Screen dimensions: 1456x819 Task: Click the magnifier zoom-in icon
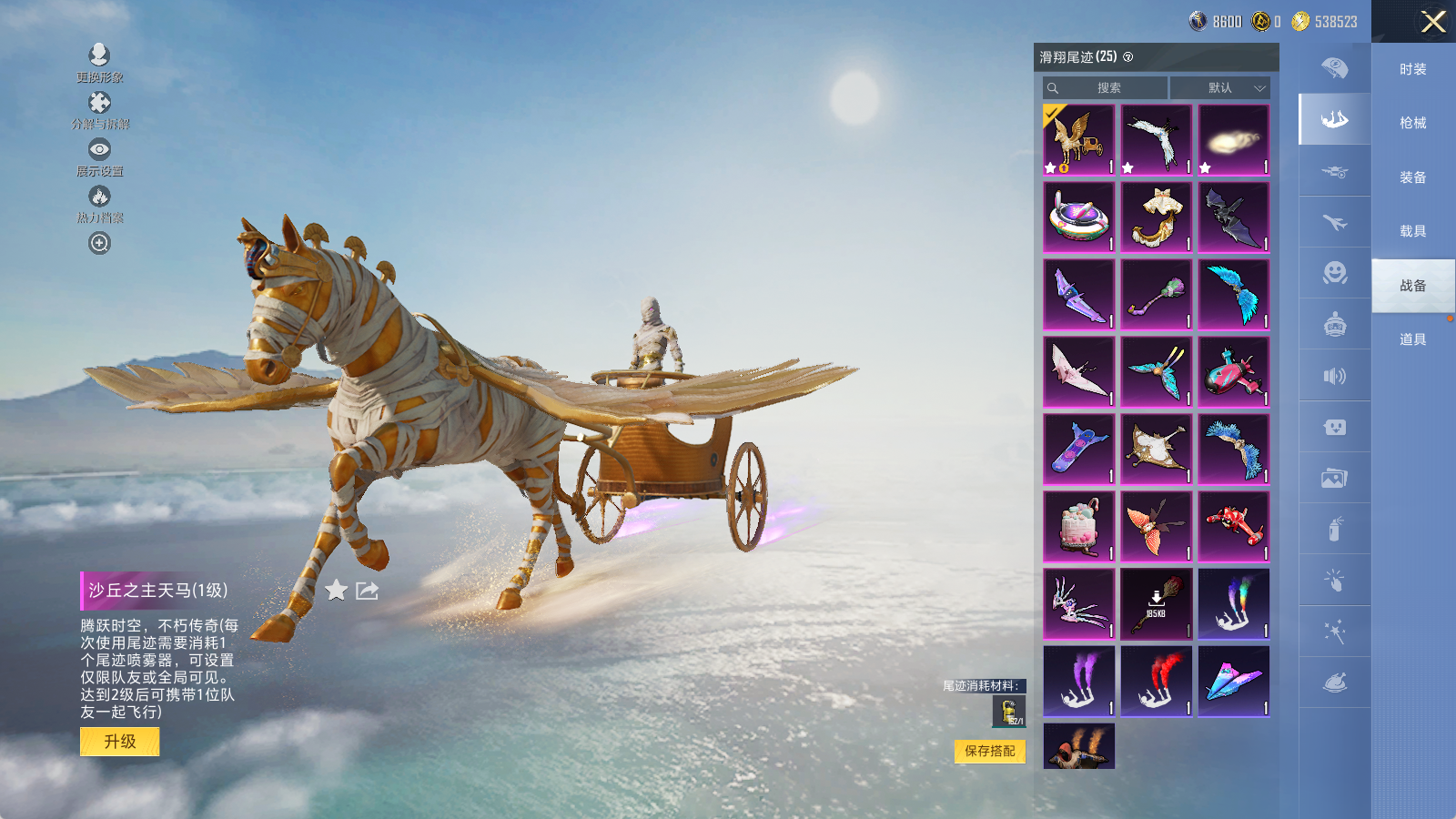pos(99,243)
